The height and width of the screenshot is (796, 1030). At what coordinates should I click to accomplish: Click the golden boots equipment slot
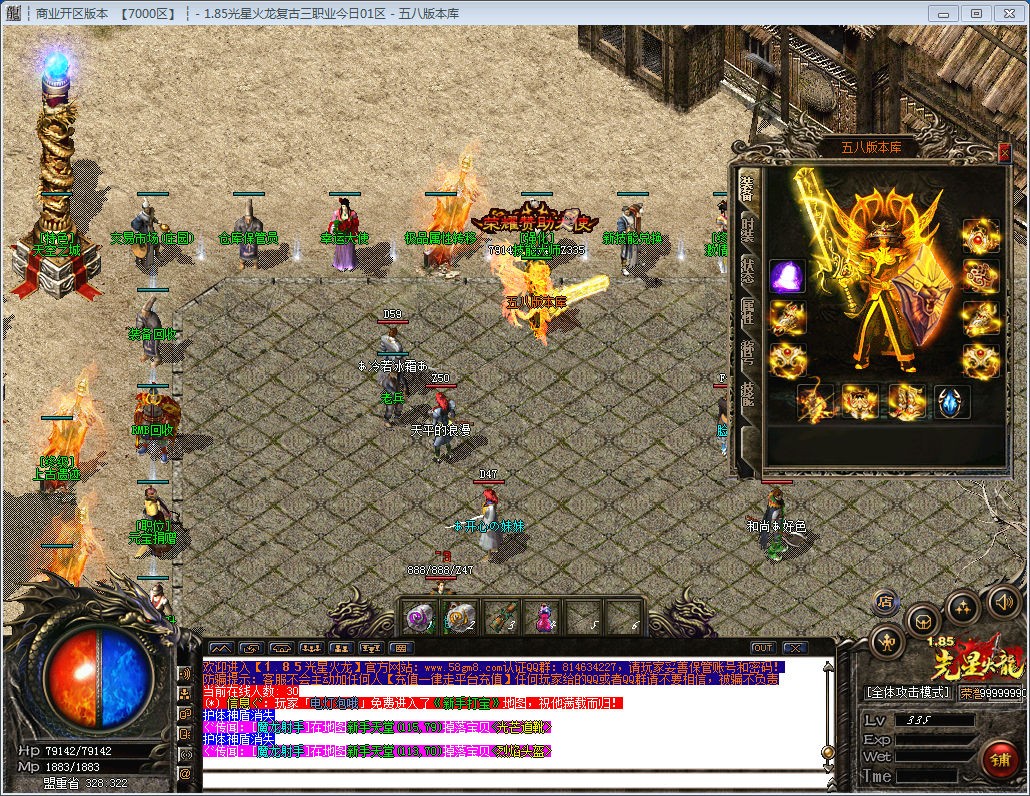(906, 402)
